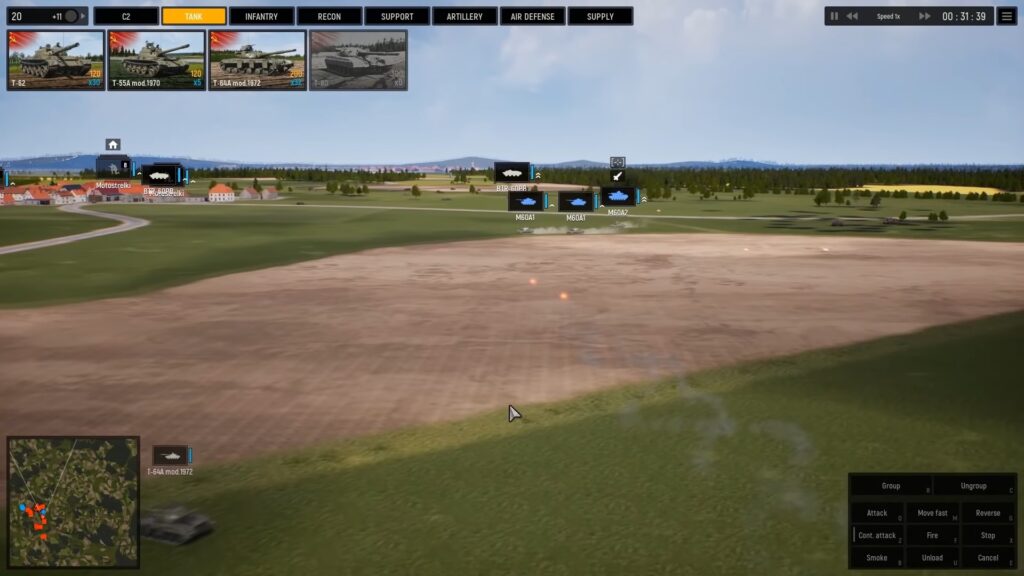Screen dimensions: 1024x576
Task: Switch to the Artillery tab
Action: (464, 16)
